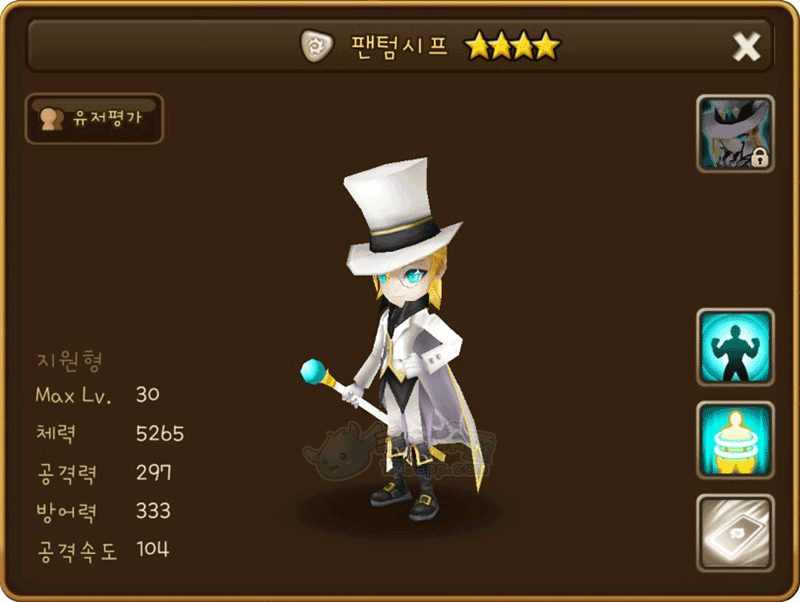Select the card skill icon
This screenshot has height=602, width=800.
tap(735, 533)
